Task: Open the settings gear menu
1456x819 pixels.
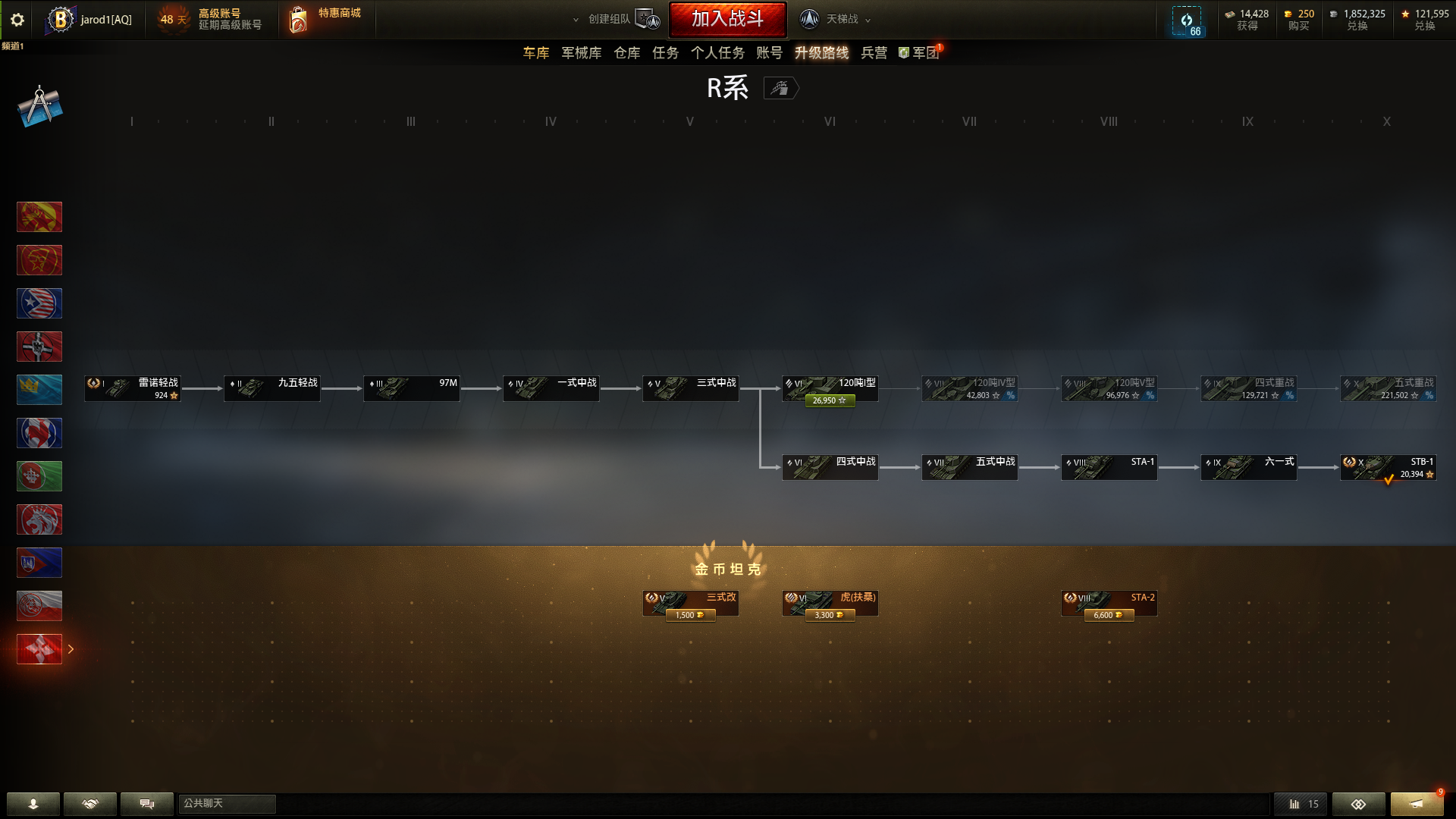Action: pos(17,20)
